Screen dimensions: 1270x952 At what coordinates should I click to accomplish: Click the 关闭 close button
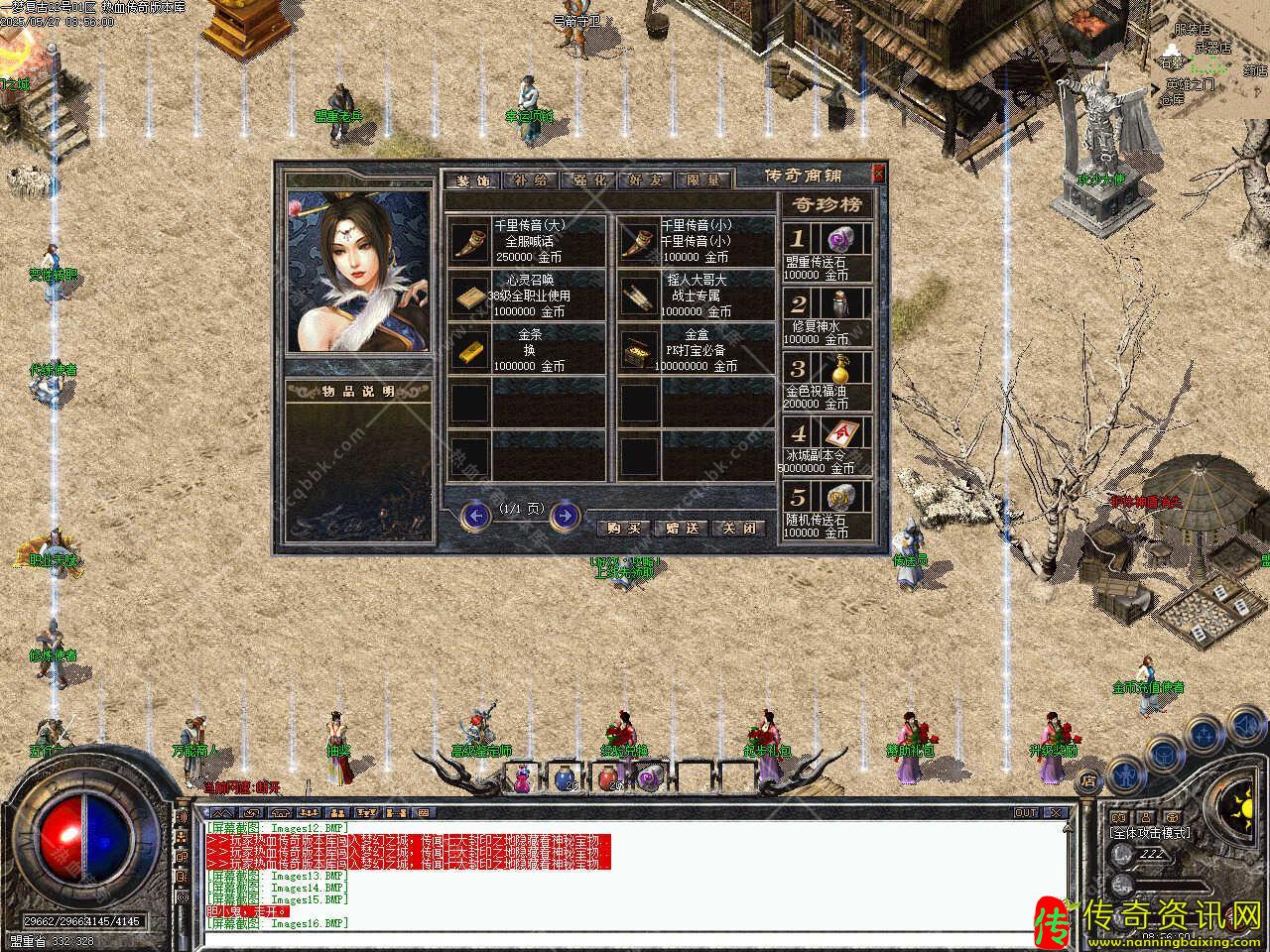740,529
